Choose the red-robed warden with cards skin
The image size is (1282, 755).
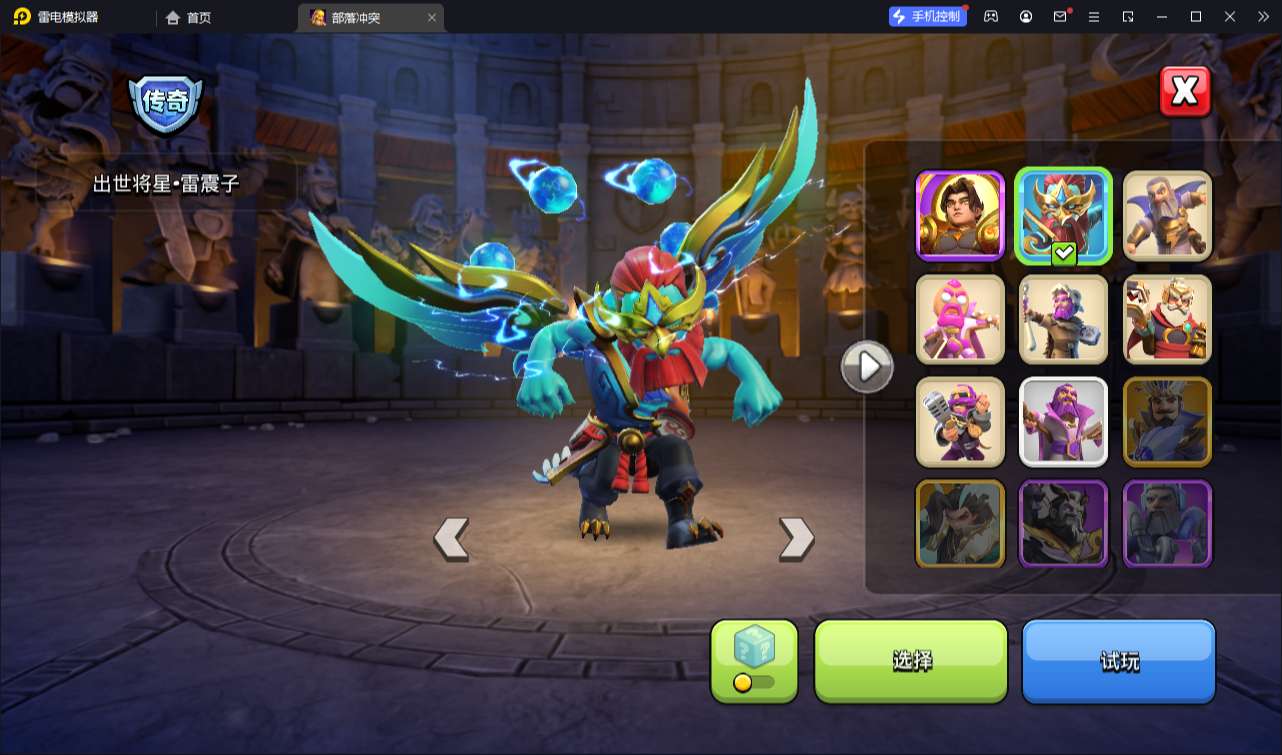(1167, 319)
